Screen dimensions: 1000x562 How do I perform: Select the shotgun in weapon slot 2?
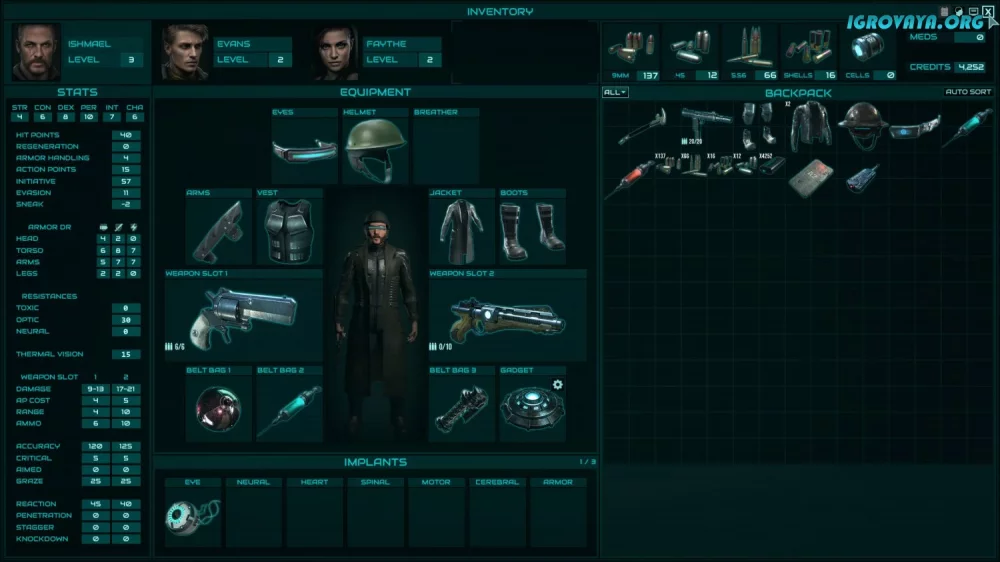[507, 316]
